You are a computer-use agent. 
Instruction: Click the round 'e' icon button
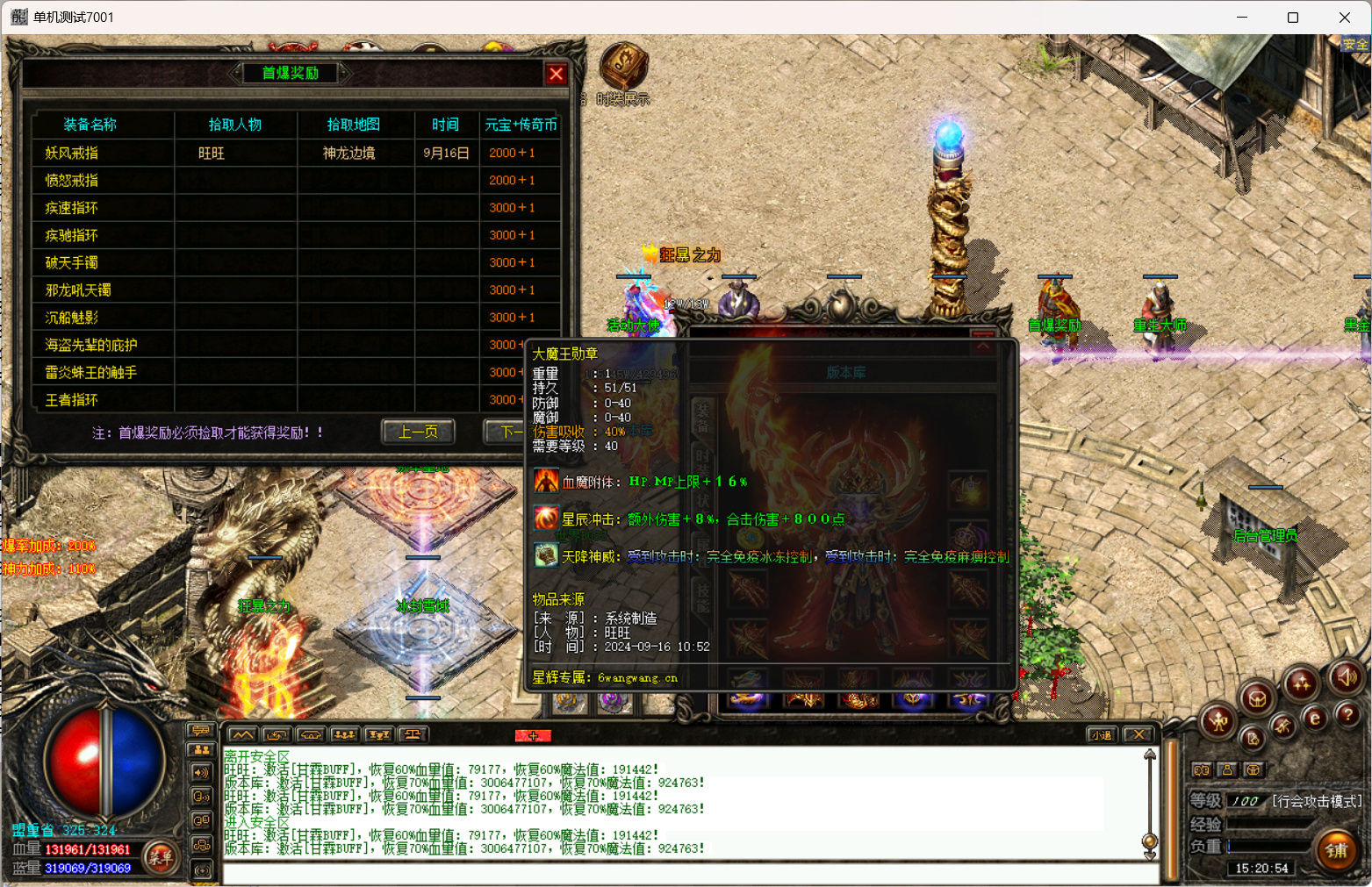click(x=1314, y=719)
